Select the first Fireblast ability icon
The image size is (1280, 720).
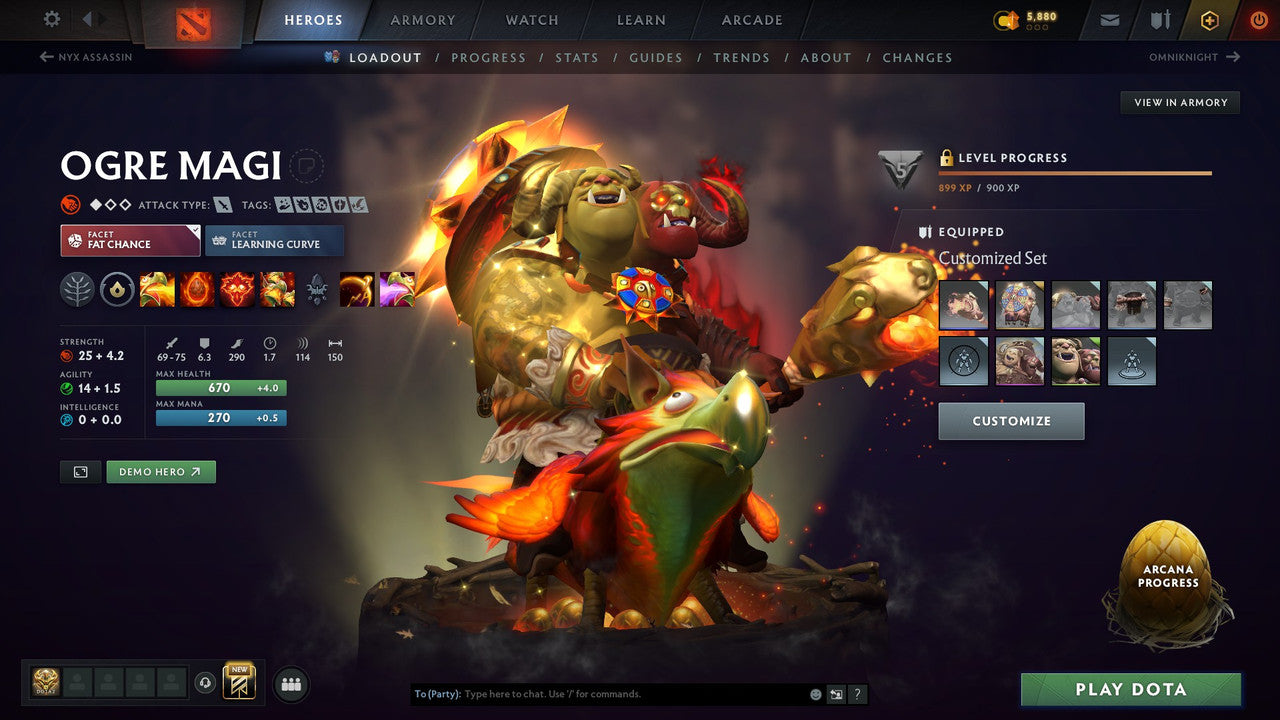157,289
